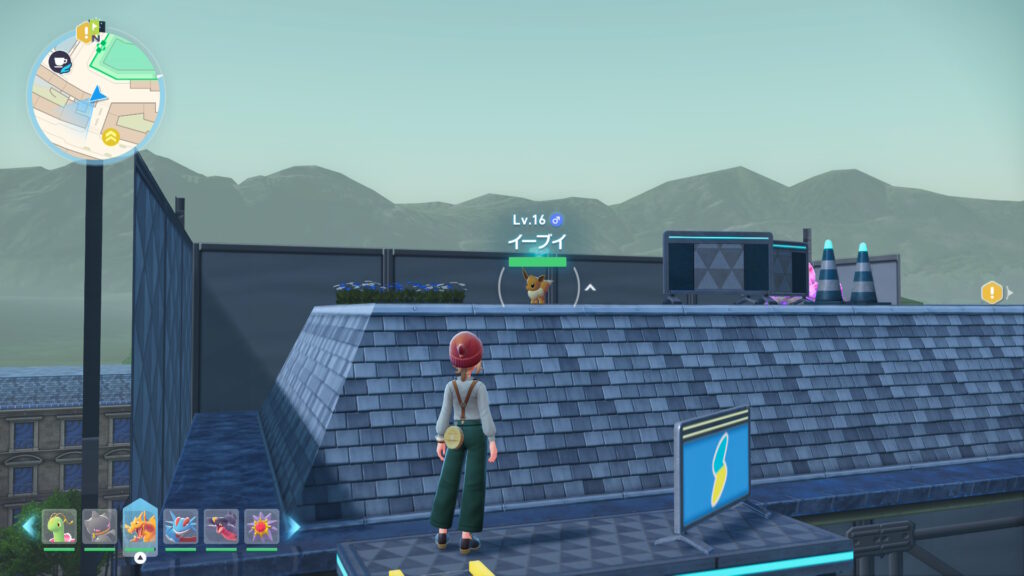Switch to the blue Feraligatr party slot
The height and width of the screenshot is (576, 1024).
tap(181, 526)
